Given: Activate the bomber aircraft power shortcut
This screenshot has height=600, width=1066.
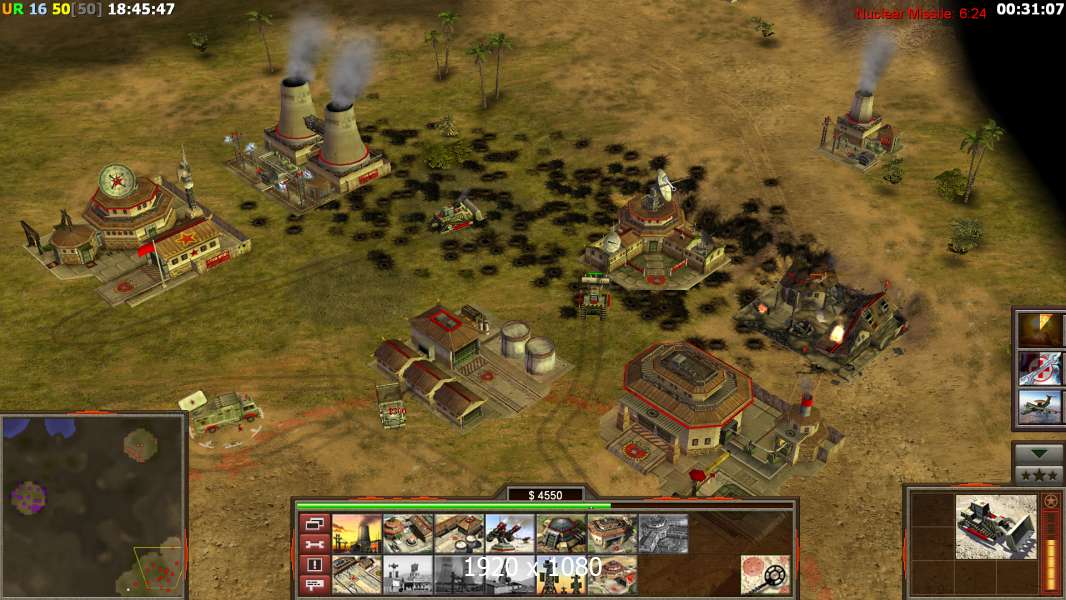Looking at the screenshot, I should pyautogui.click(x=1040, y=407).
